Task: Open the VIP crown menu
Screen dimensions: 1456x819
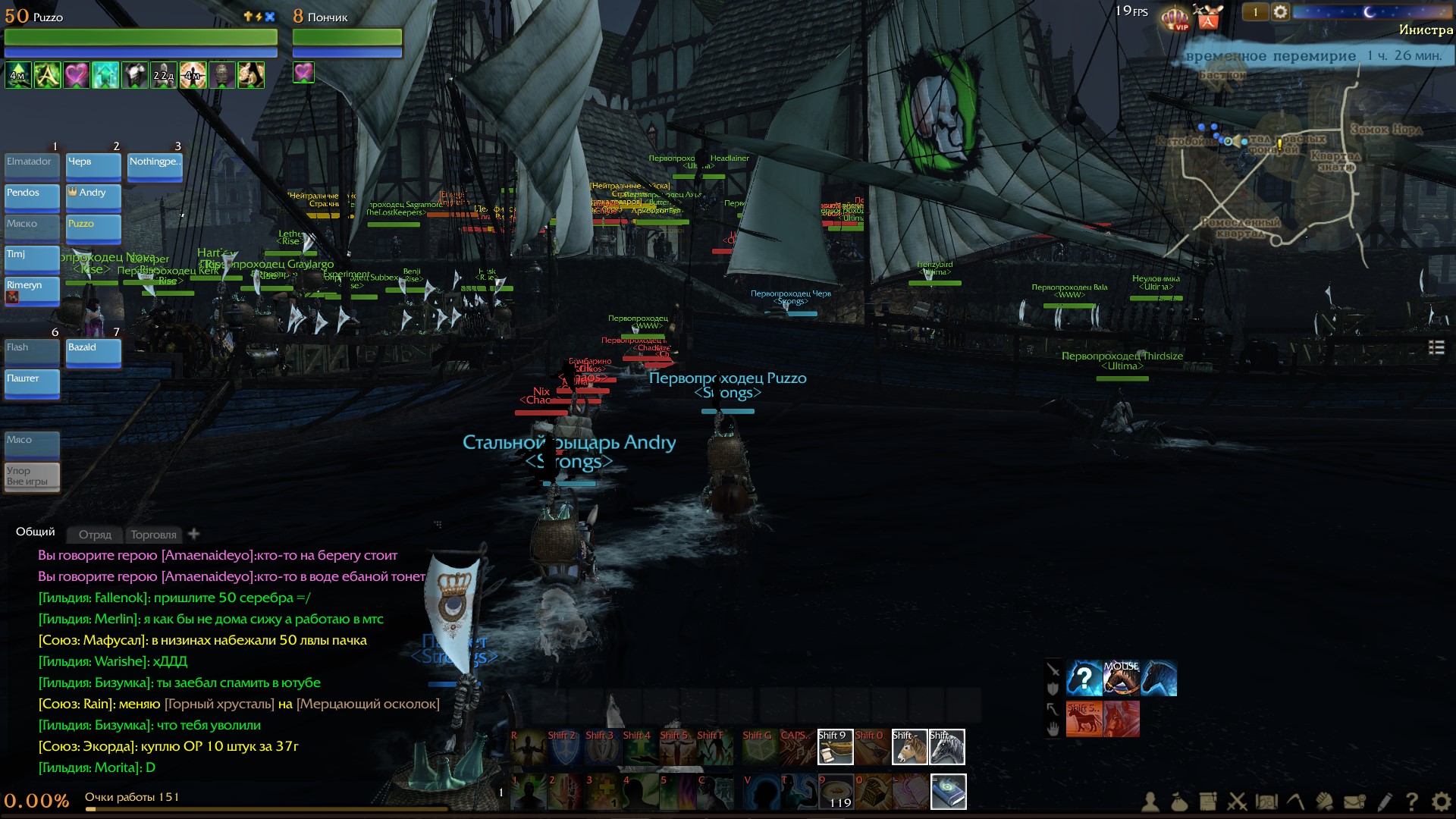Action: tap(1175, 18)
